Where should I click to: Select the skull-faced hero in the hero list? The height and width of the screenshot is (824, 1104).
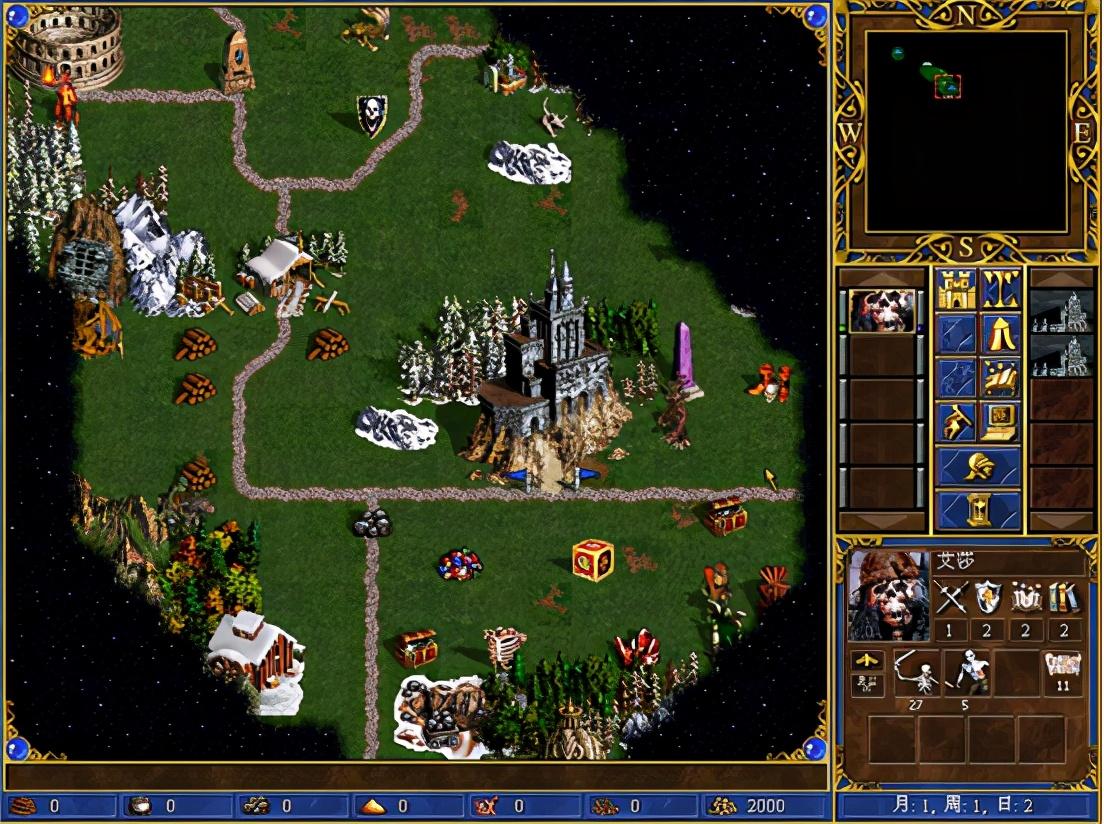point(882,311)
